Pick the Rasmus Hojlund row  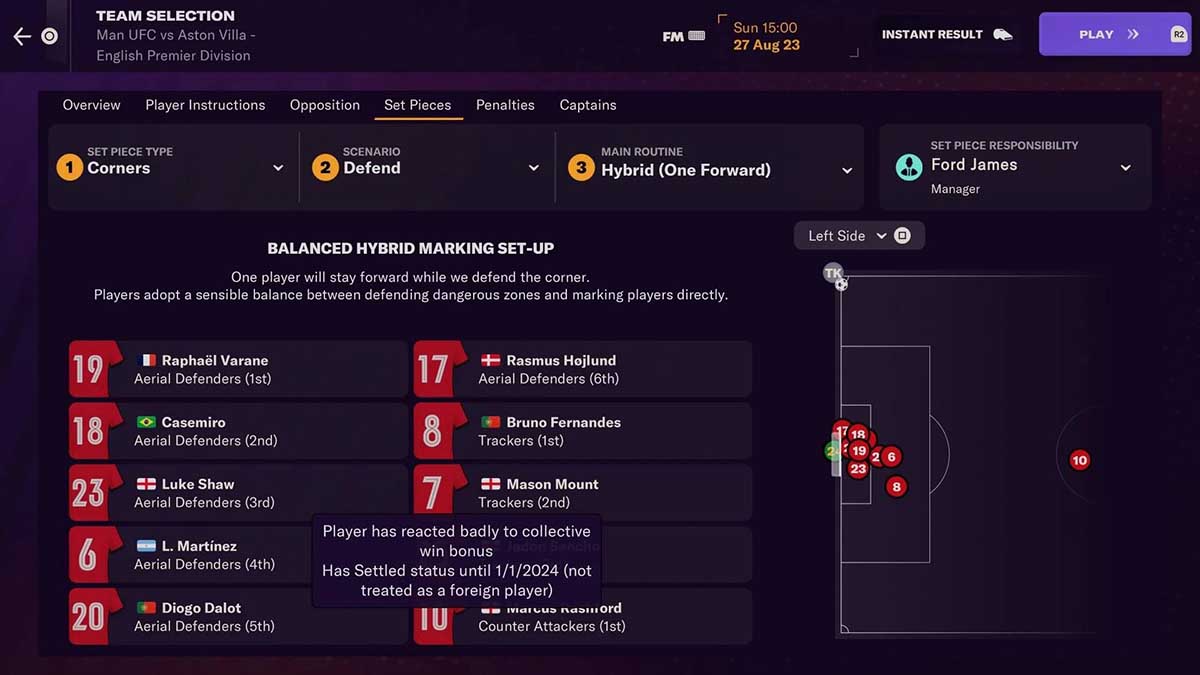[x=582, y=369]
